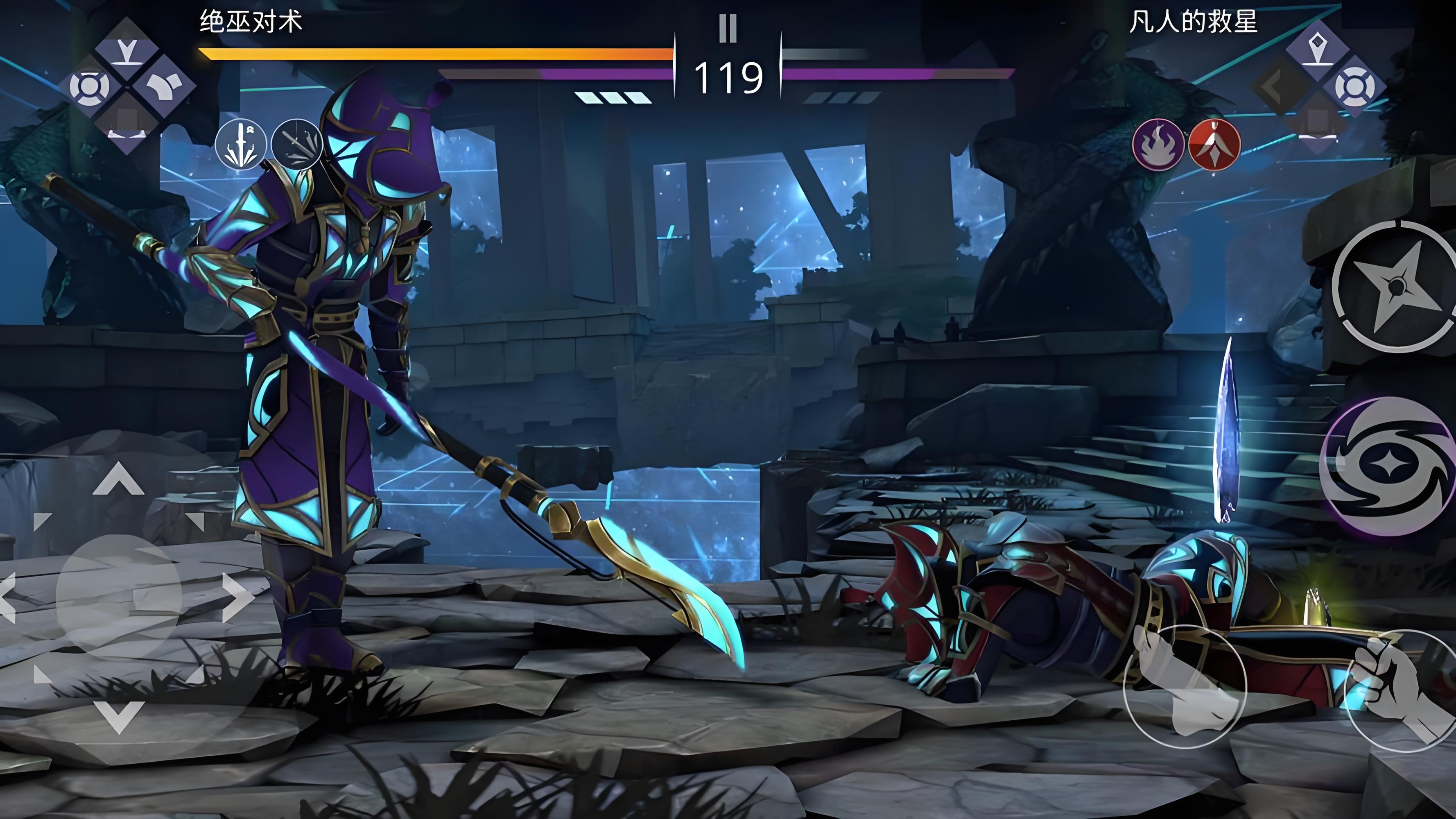
Task: Tap the punch attack button
Action: tap(1185, 686)
